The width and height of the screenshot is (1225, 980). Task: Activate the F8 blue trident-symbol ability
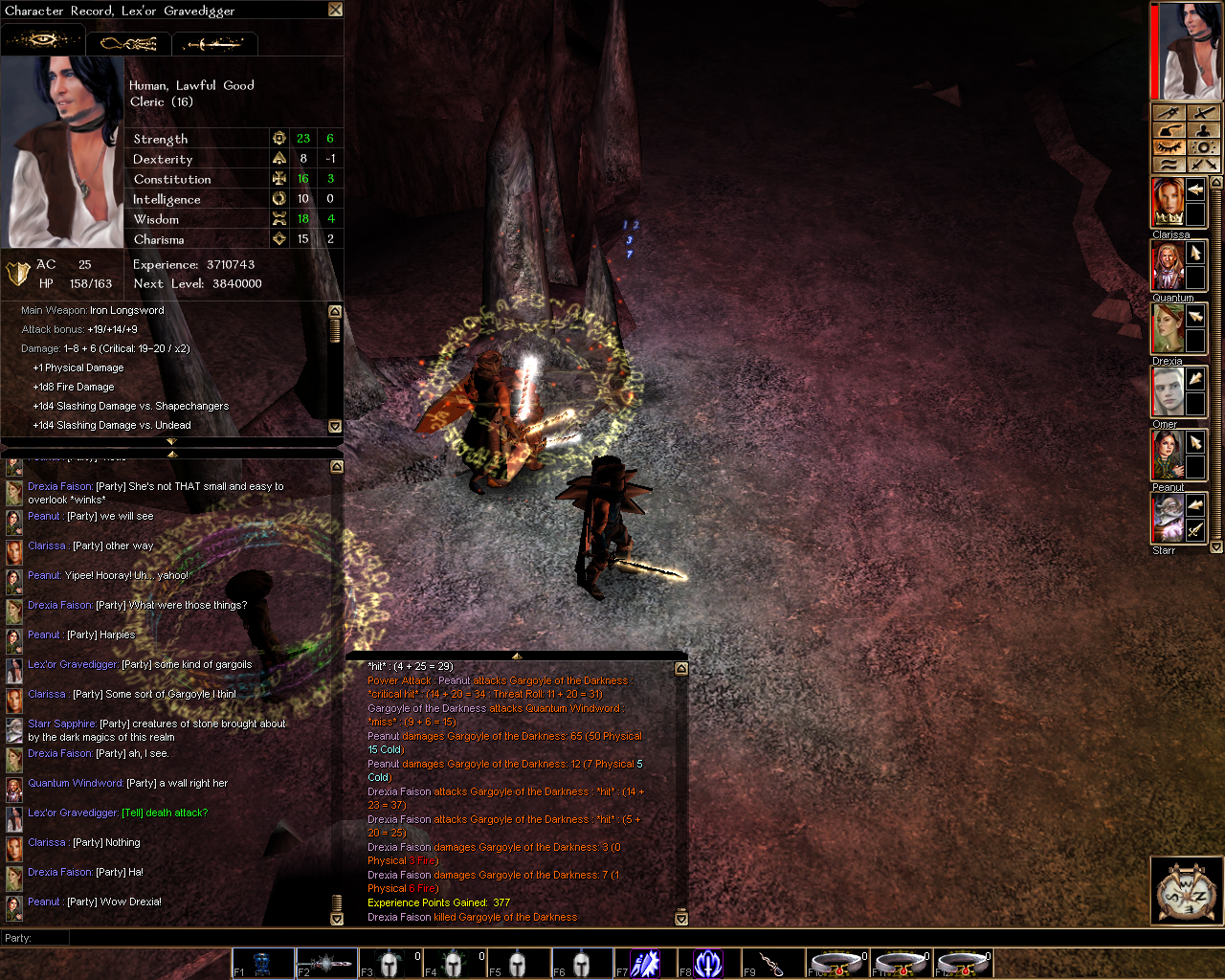tap(709, 963)
